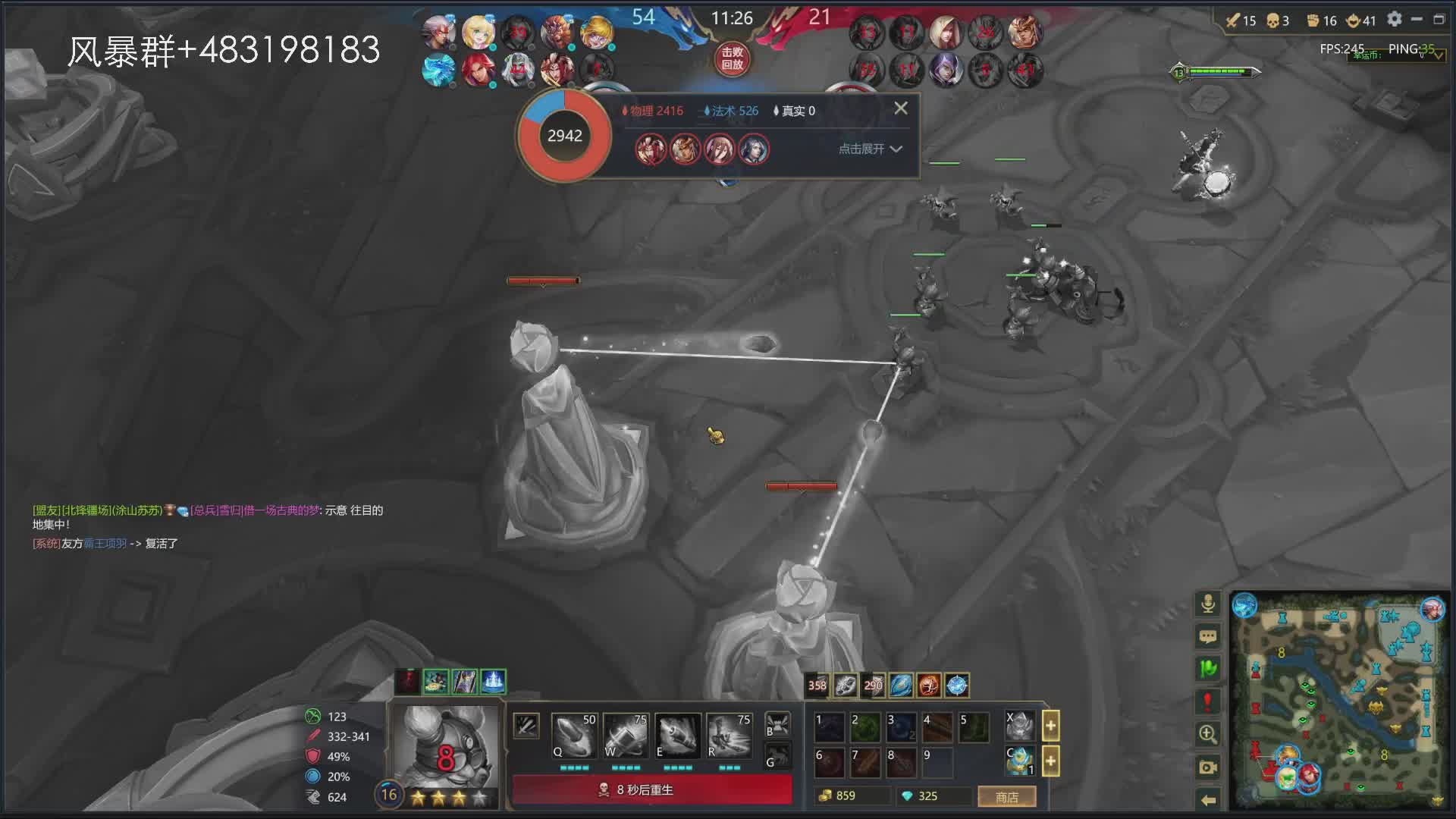Use the X slot trinket item
Screen dimensions: 1456x819
click(1020, 726)
